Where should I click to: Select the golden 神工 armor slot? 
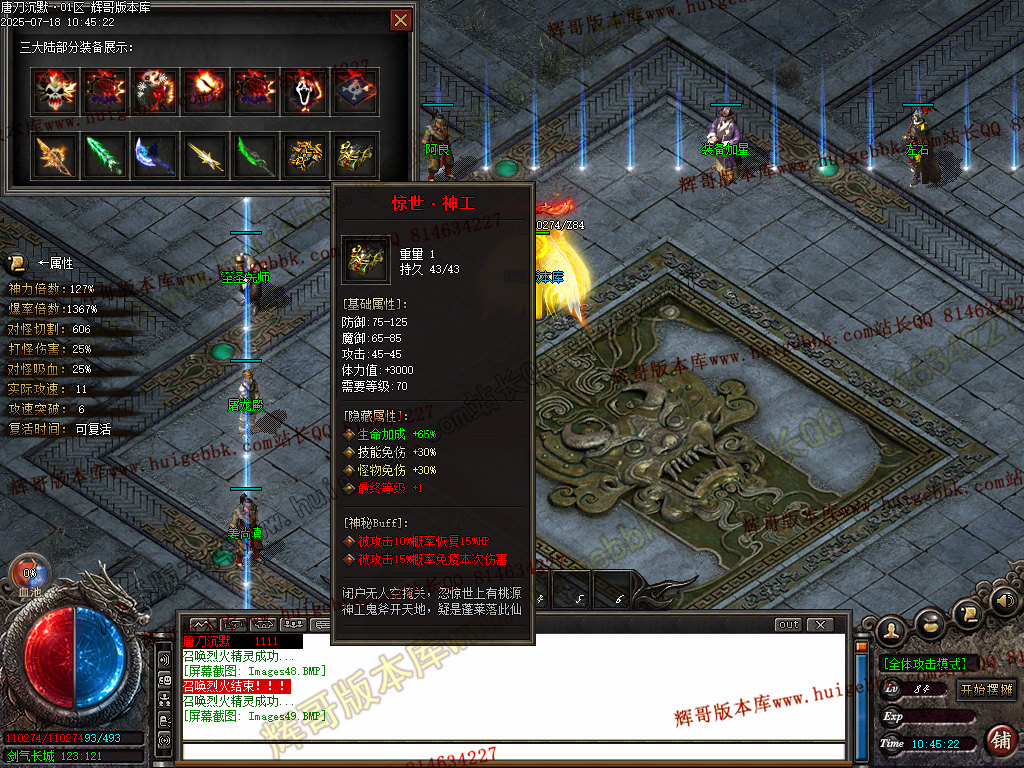coord(356,156)
